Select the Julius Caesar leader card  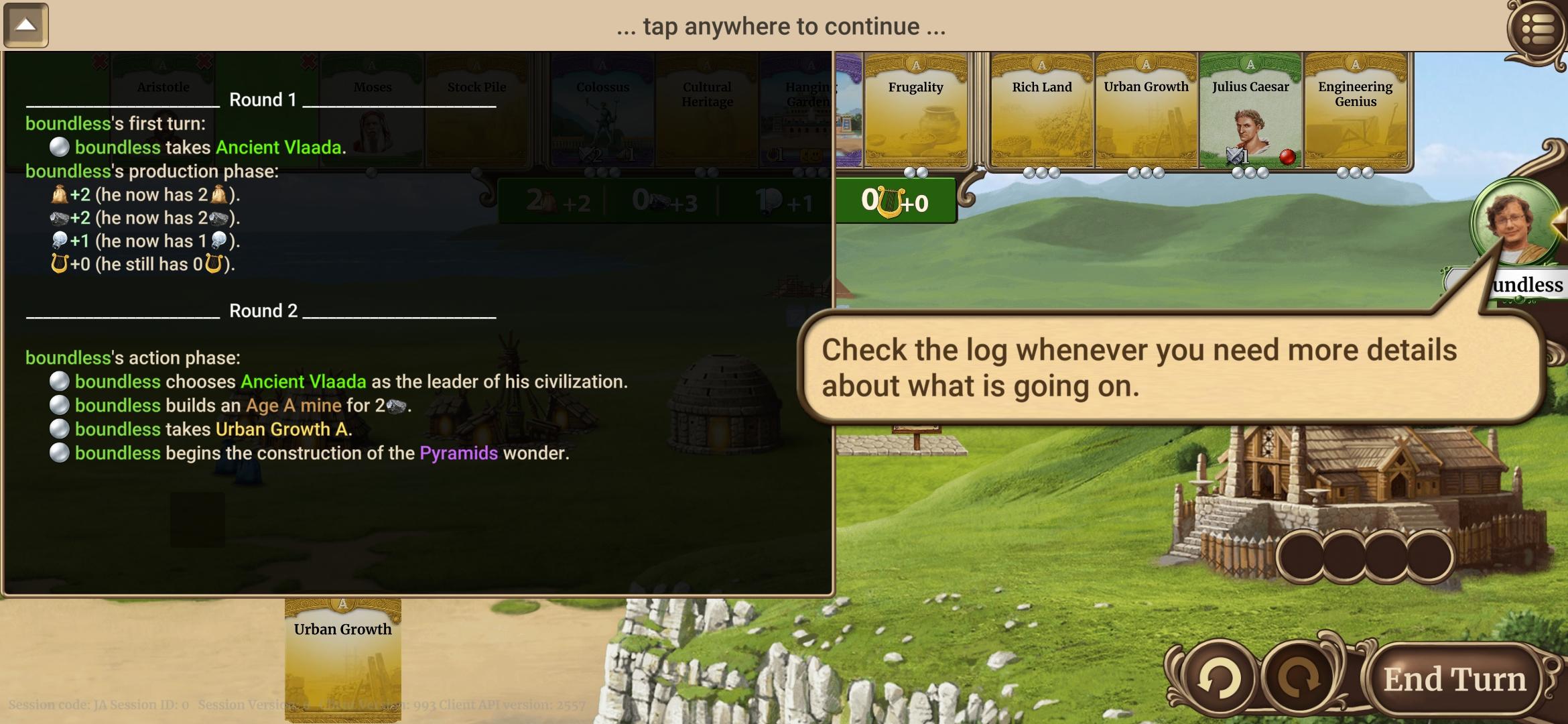(1249, 111)
